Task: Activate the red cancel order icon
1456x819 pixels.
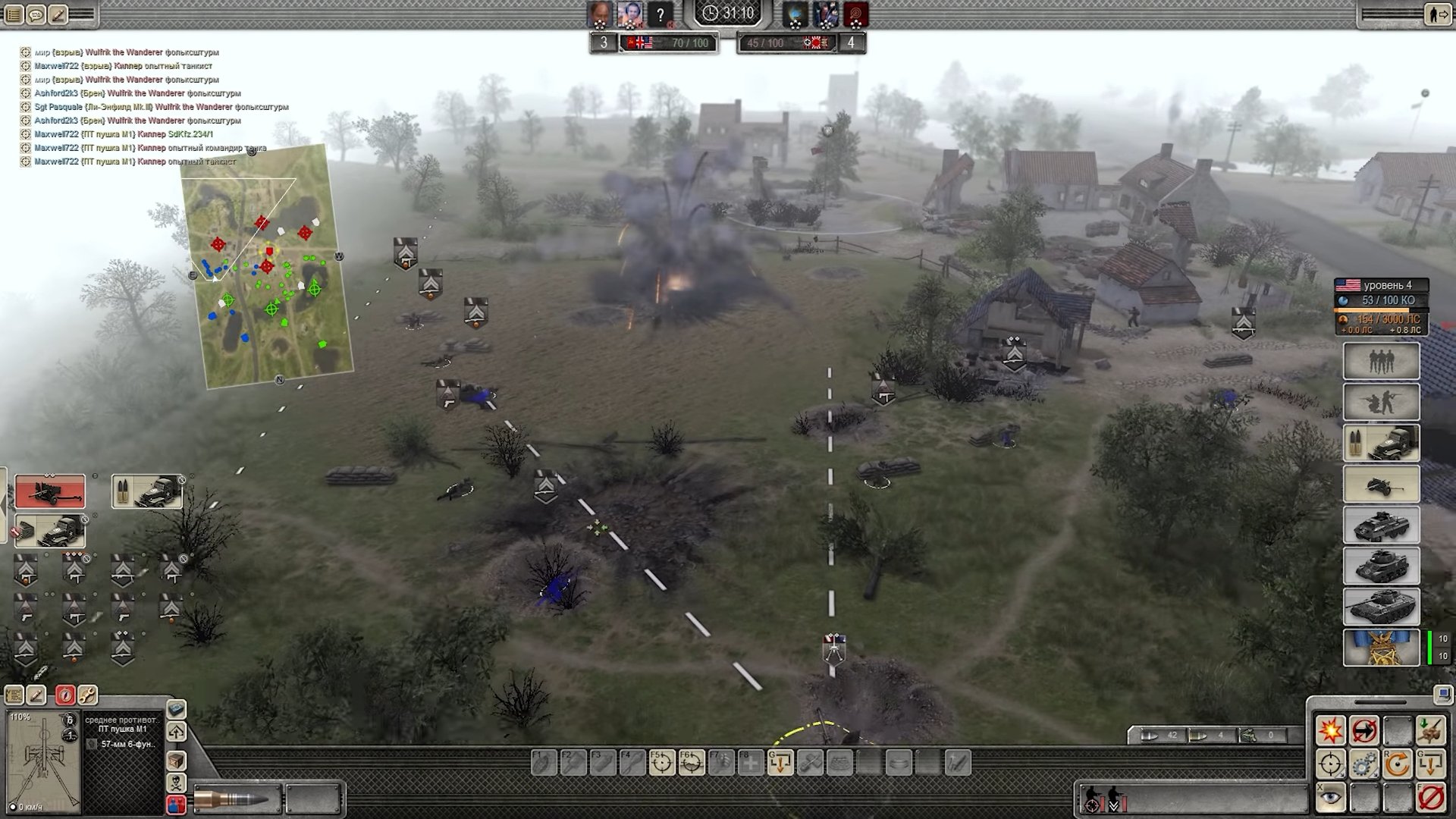Action: pyautogui.click(x=1430, y=798)
